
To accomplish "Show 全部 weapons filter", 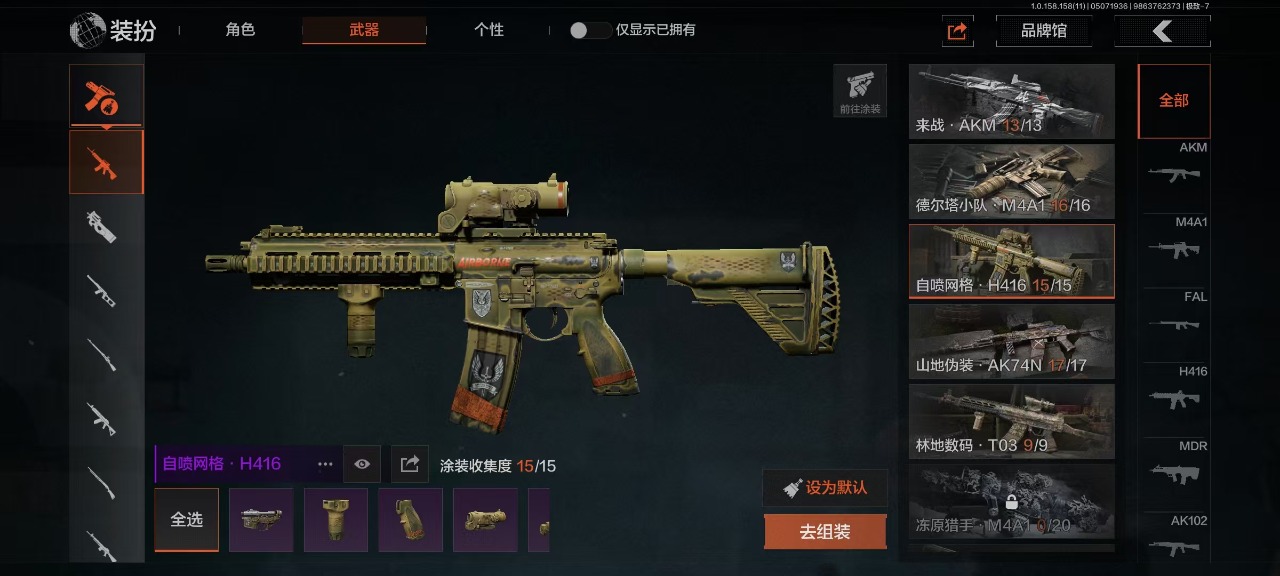I will click(1173, 101).
